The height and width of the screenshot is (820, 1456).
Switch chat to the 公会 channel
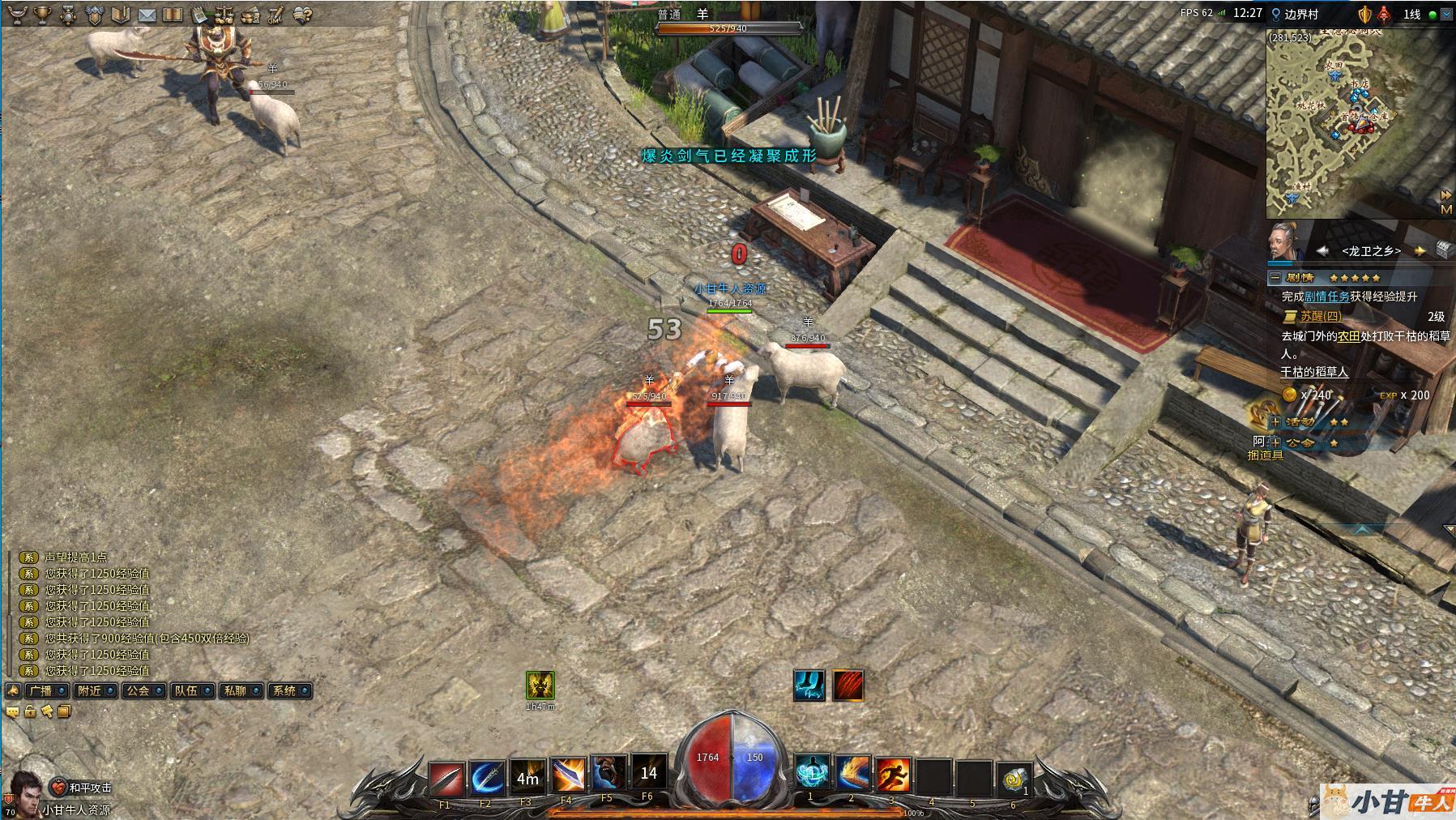pos(139,691)
